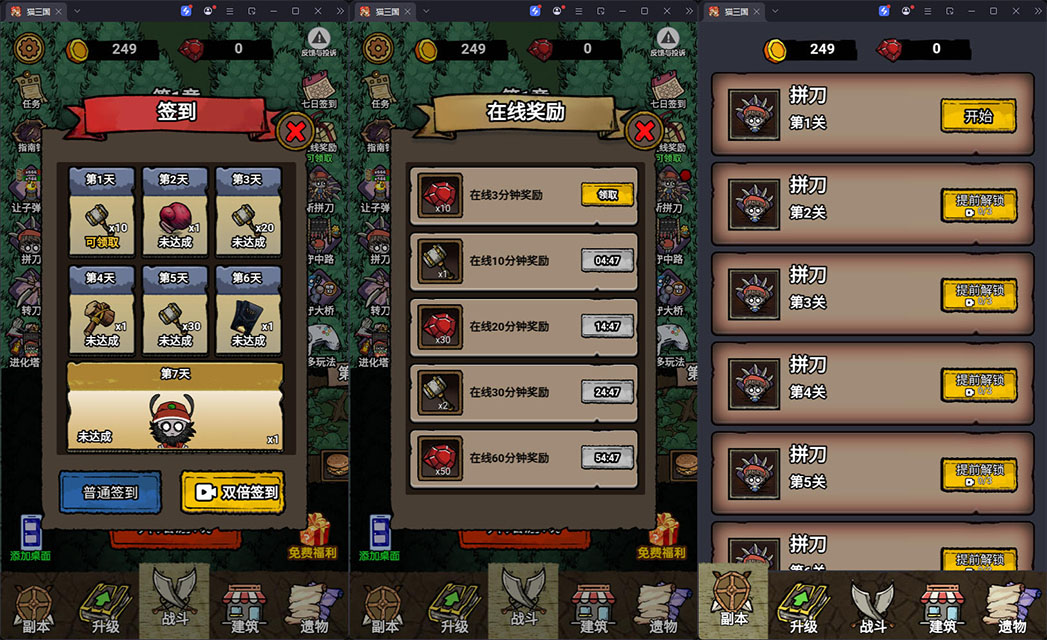This screenshot has width=1047, height=640.
Task: Unlock 拼刀 第2关 early via 提前解锁
Action: (x=978, y=205)
